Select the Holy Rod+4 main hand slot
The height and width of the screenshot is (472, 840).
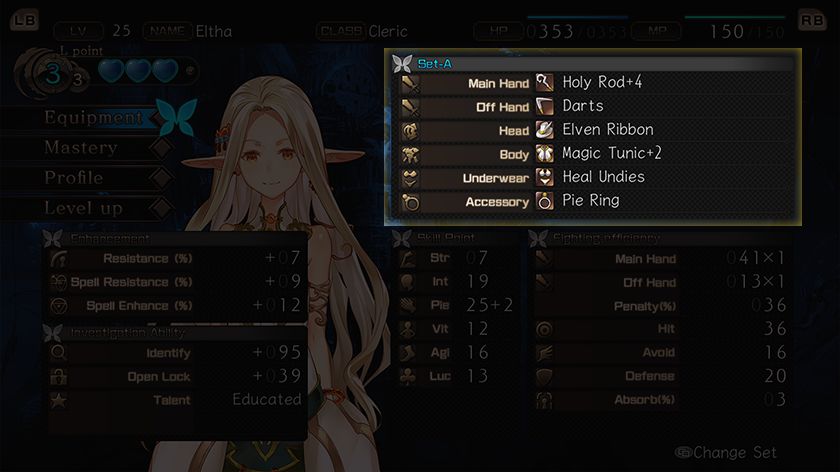[600, 83]
